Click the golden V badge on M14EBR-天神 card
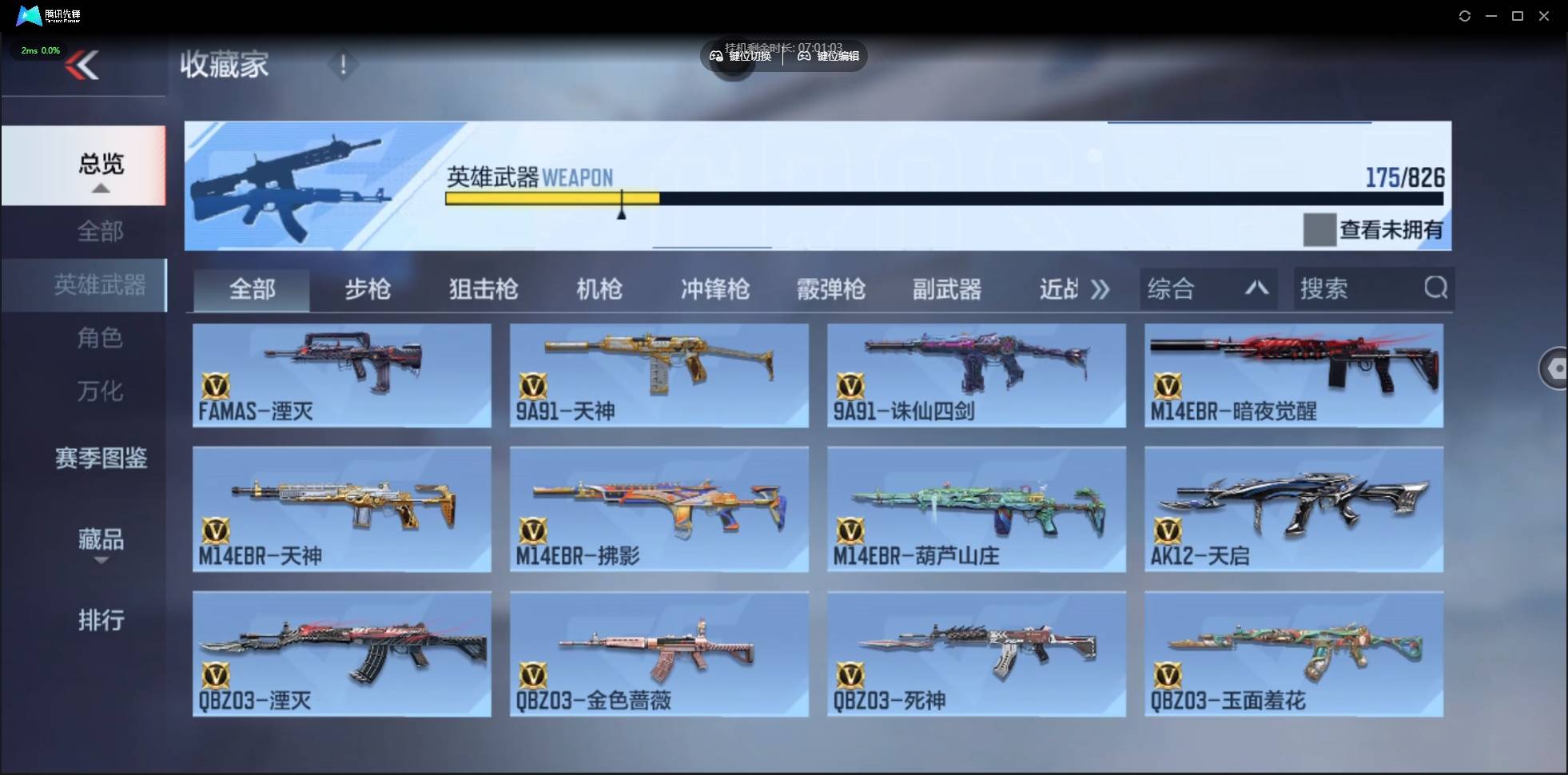 click(216, 527)
